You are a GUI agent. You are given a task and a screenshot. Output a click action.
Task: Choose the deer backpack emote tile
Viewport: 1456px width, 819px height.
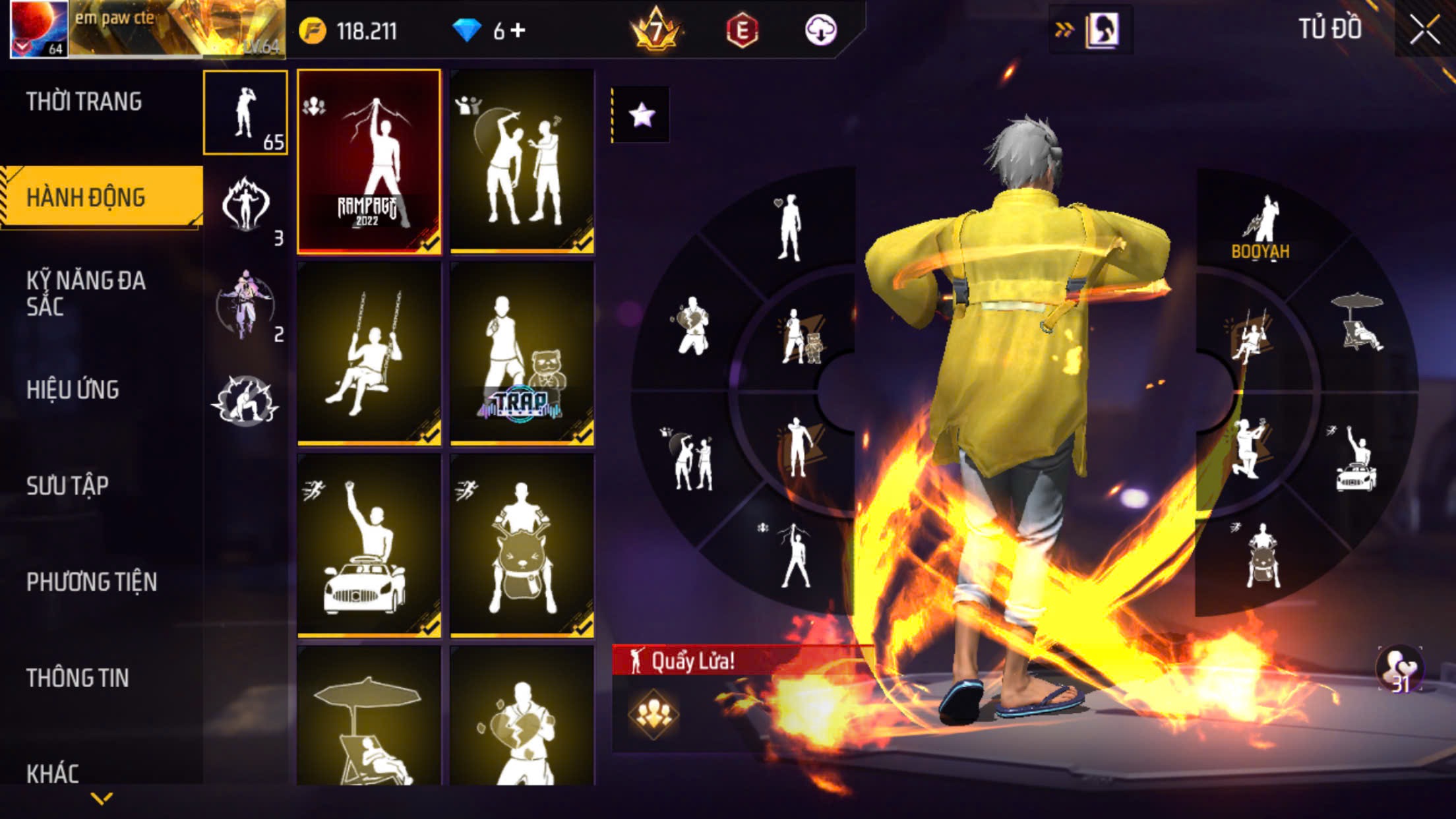coord(522,545)
